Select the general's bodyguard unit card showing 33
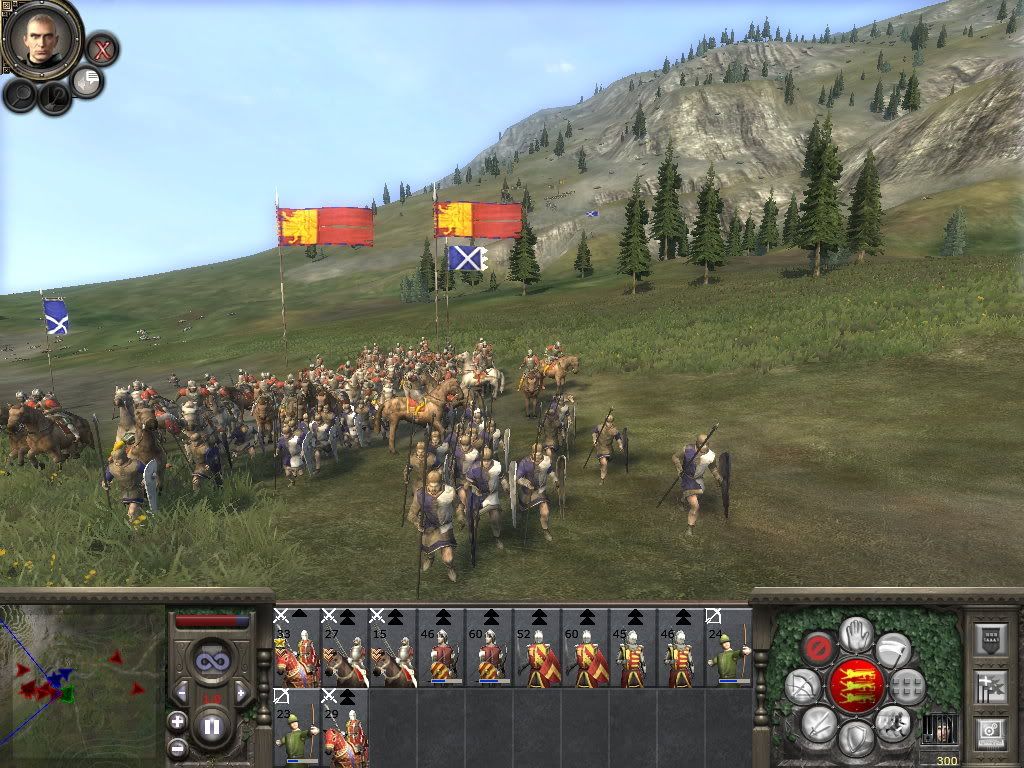 pyautogui.click(x=297, y=648)
